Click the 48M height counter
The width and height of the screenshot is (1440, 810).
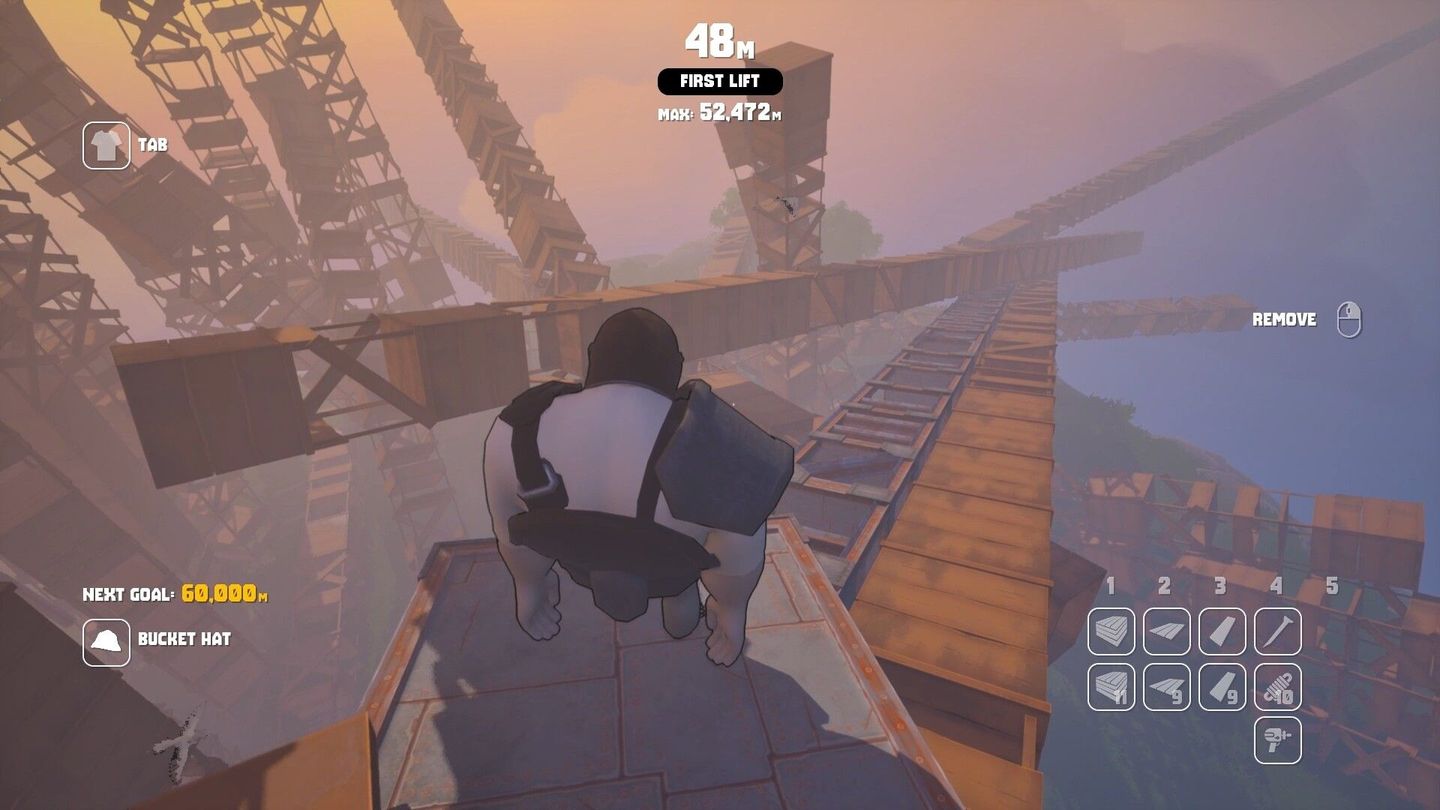coord(719,40)
